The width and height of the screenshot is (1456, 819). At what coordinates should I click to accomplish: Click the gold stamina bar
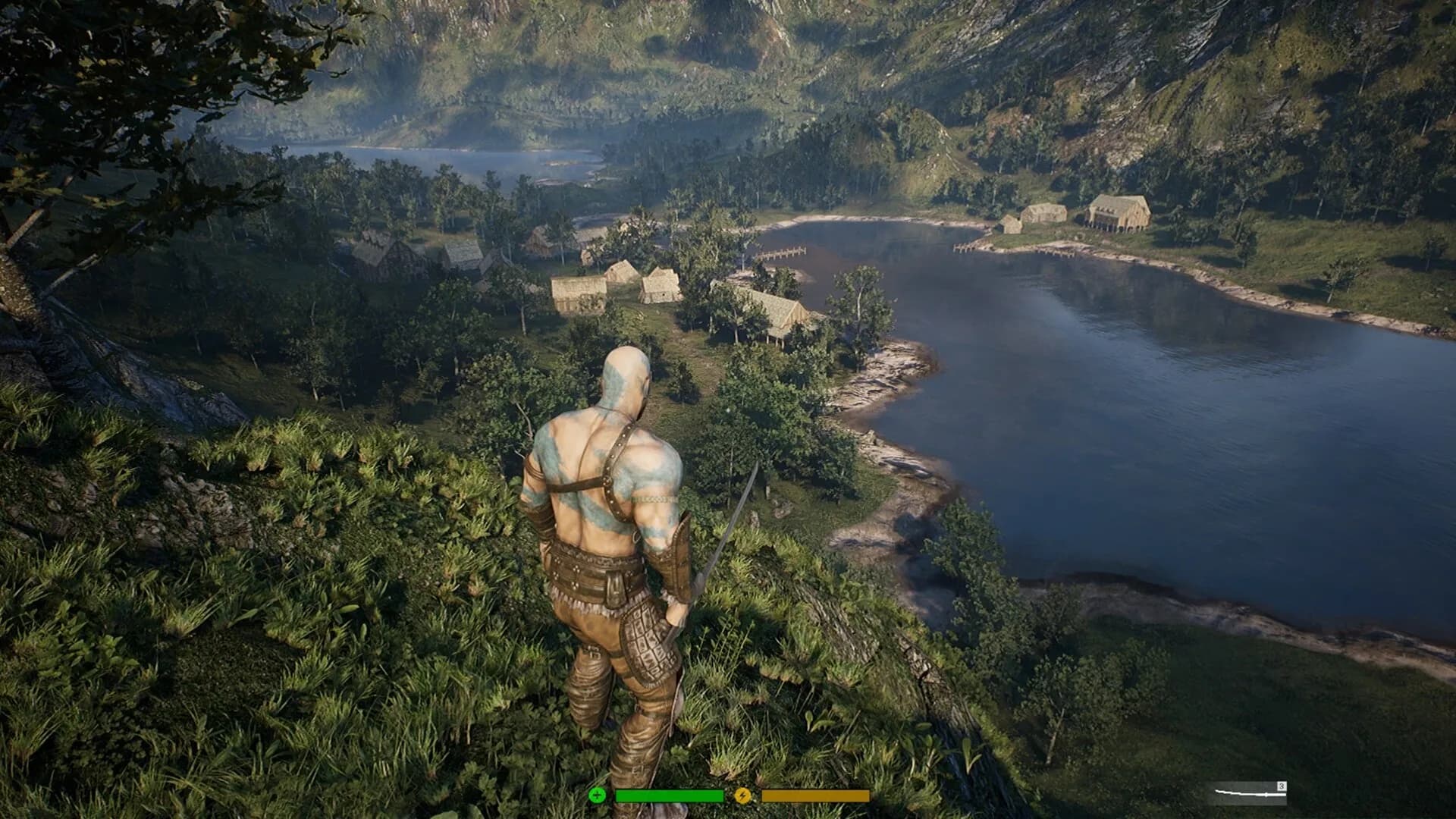(x=815, y=794)
